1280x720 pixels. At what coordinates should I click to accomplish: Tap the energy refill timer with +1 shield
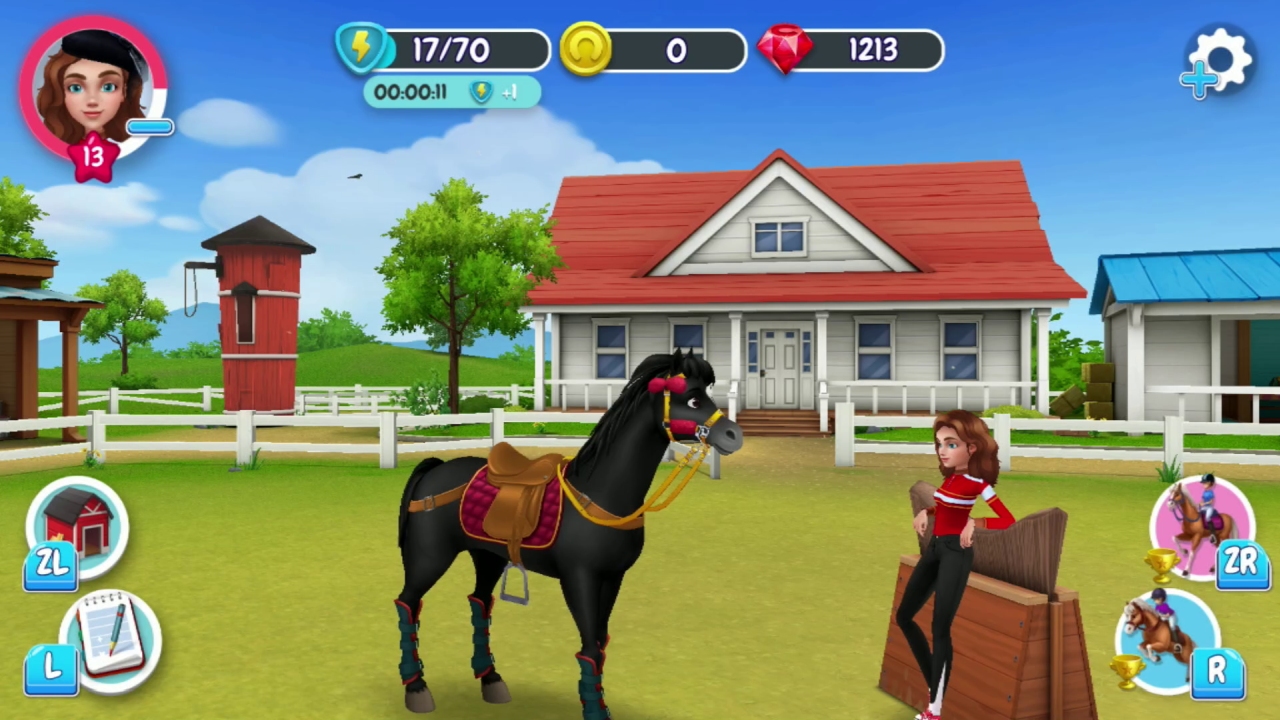pyautogui.click(x=450, y=92)
